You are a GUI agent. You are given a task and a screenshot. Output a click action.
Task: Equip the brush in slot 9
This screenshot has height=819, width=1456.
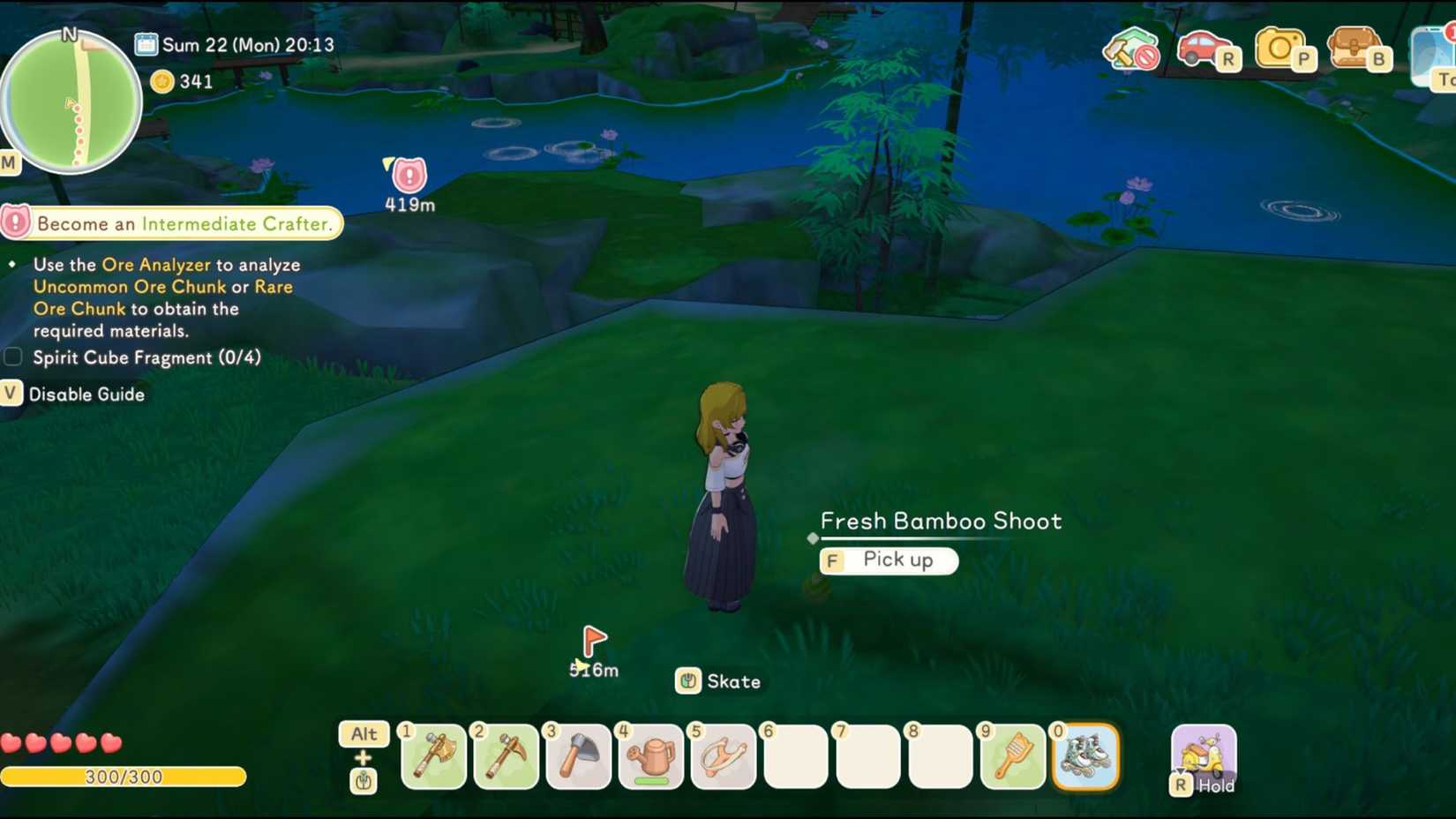[x=1013, y=757]
